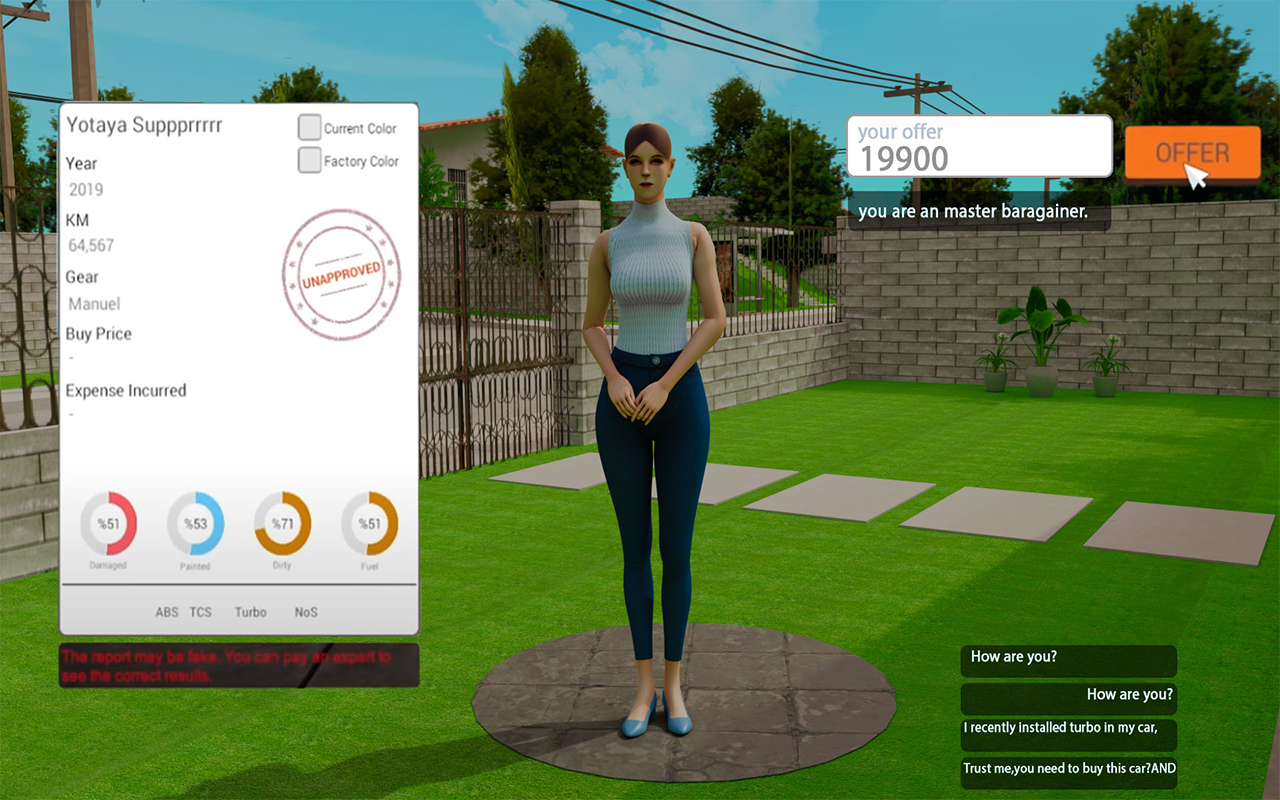Enable the Turbo feature option

point(250,612)
